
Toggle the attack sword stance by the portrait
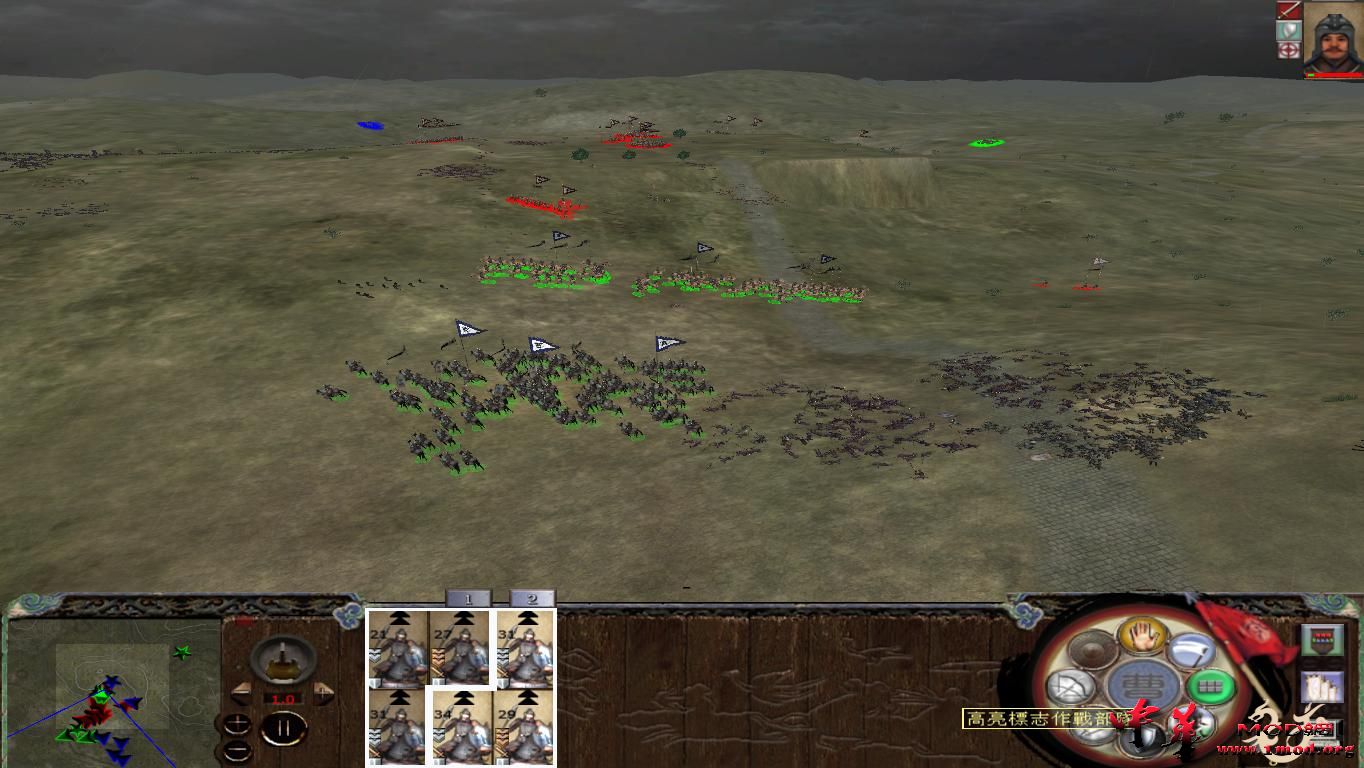[x=1289, y=11]
